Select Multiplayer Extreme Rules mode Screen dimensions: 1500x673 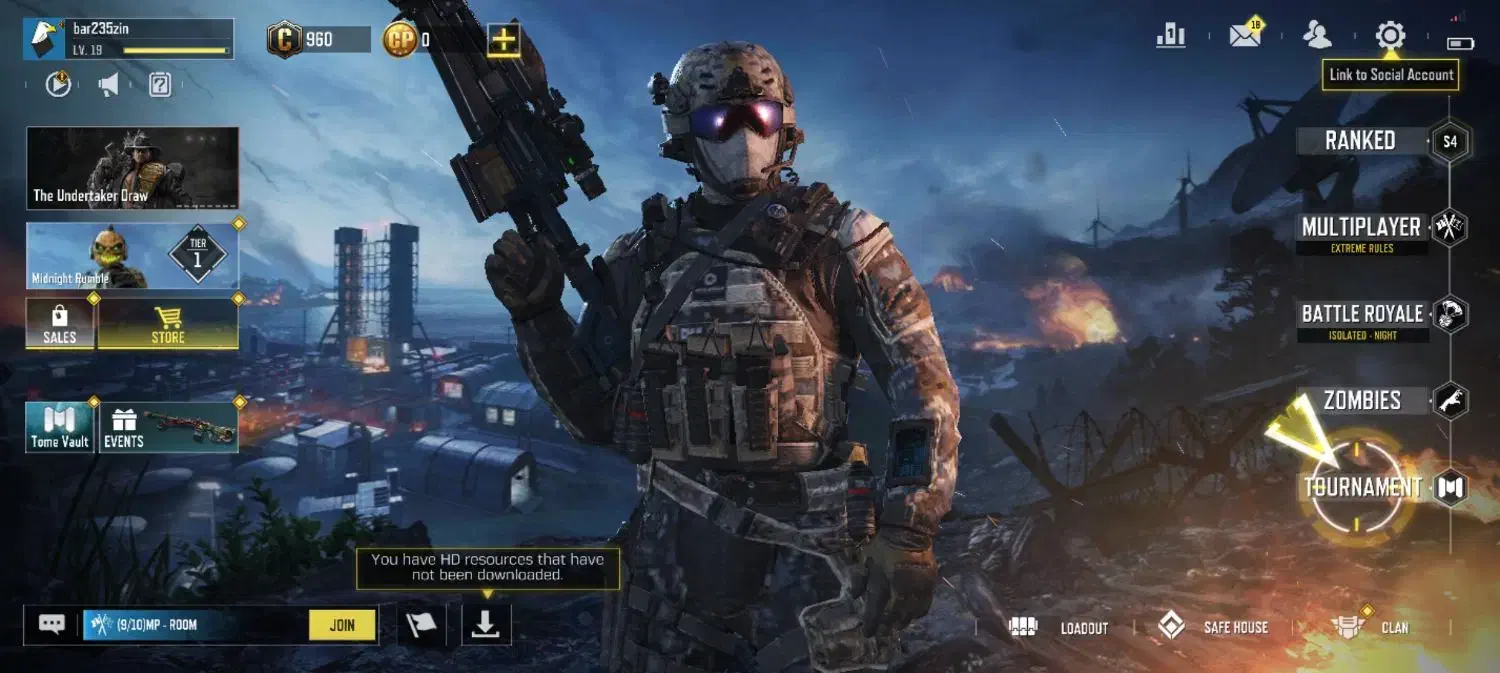click(x=1361, y=228)
